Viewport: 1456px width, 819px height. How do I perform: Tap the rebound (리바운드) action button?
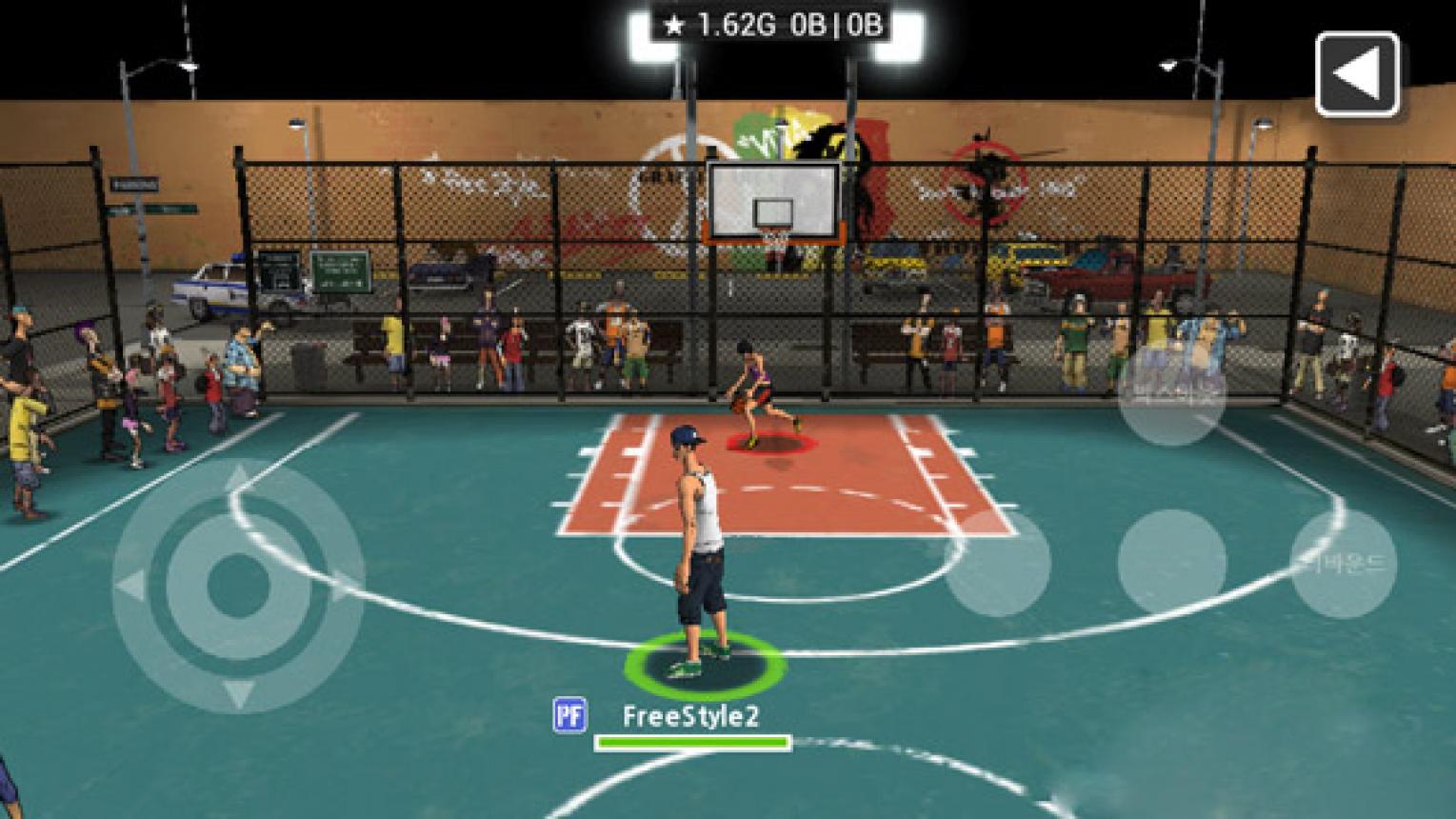pos(1343,563)
